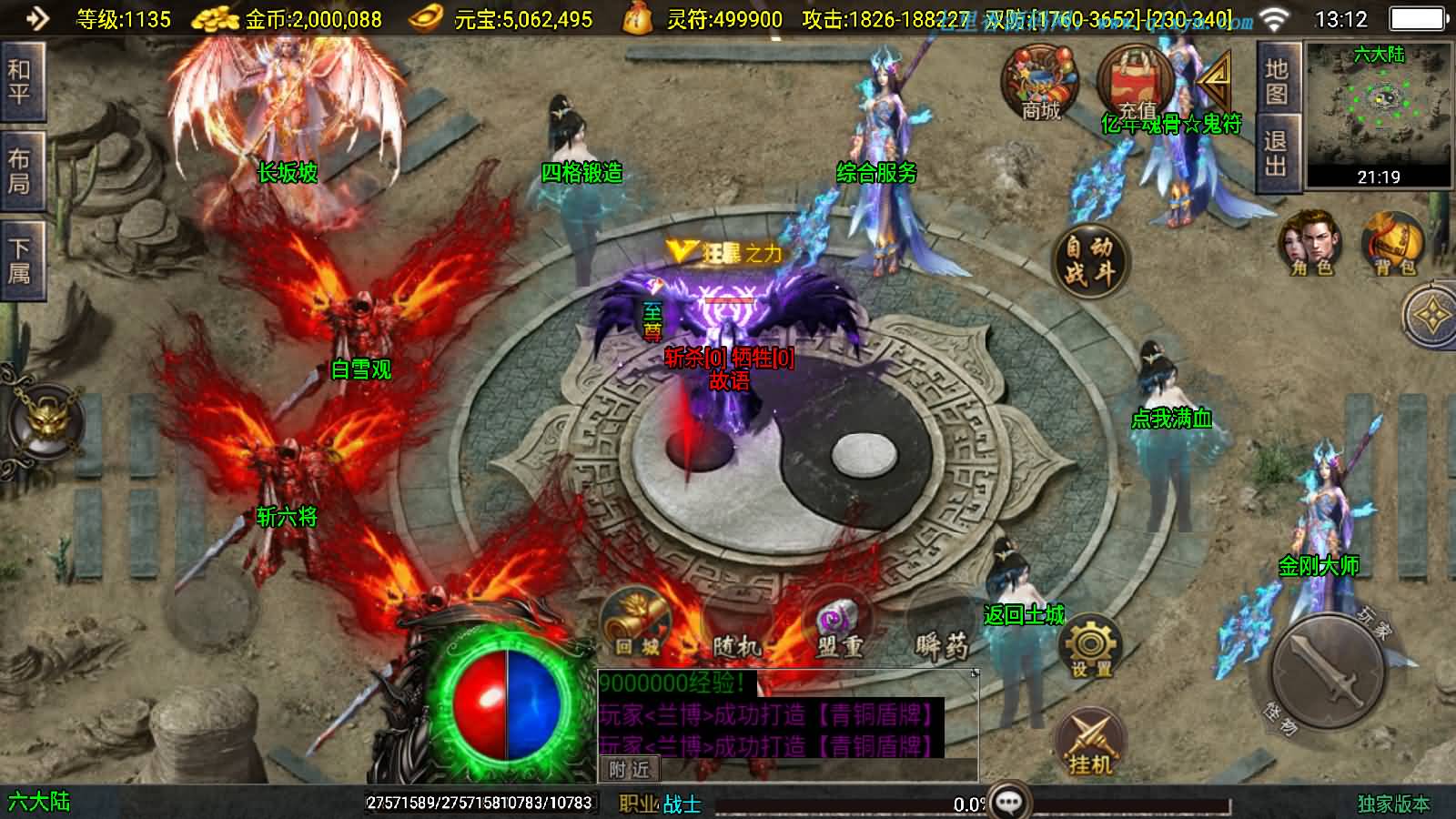This screenshot has height=819, width=1456.
Task: Use the 随机 random teleport
Action: [x=735, y=628]
